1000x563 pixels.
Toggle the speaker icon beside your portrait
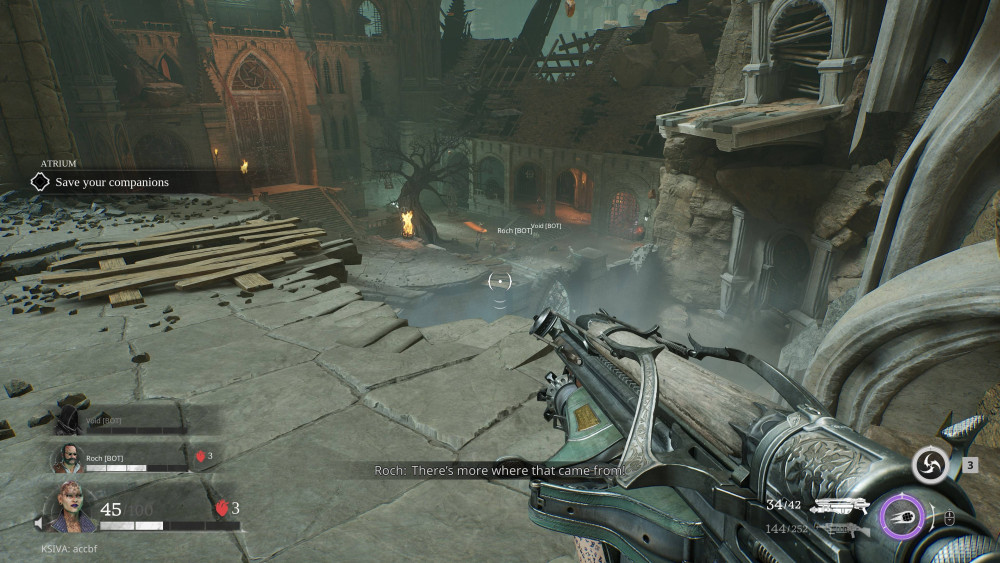coord(39,523)
